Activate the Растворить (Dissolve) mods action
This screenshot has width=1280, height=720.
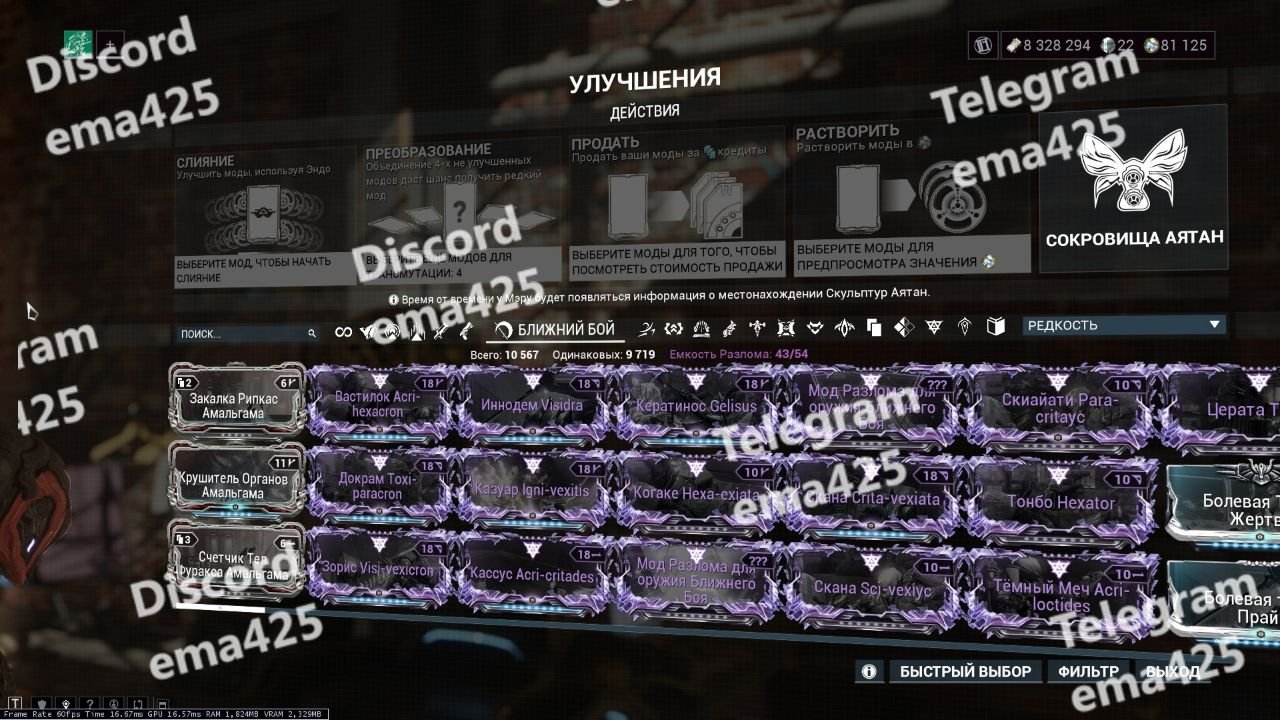(912, 205)
